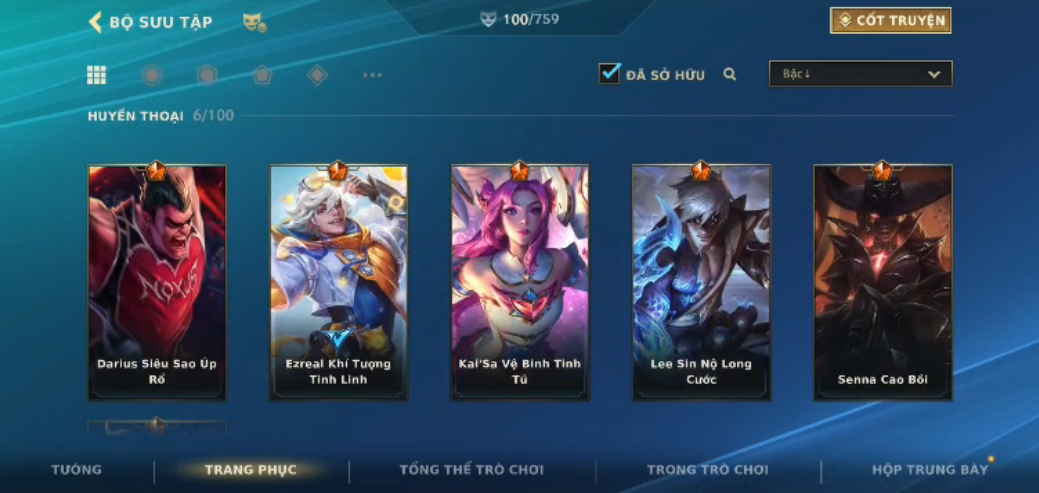
Task: Choose the Ezreal Khí Tượng Tinh Linh skin
Action: (x=338, y=283)
